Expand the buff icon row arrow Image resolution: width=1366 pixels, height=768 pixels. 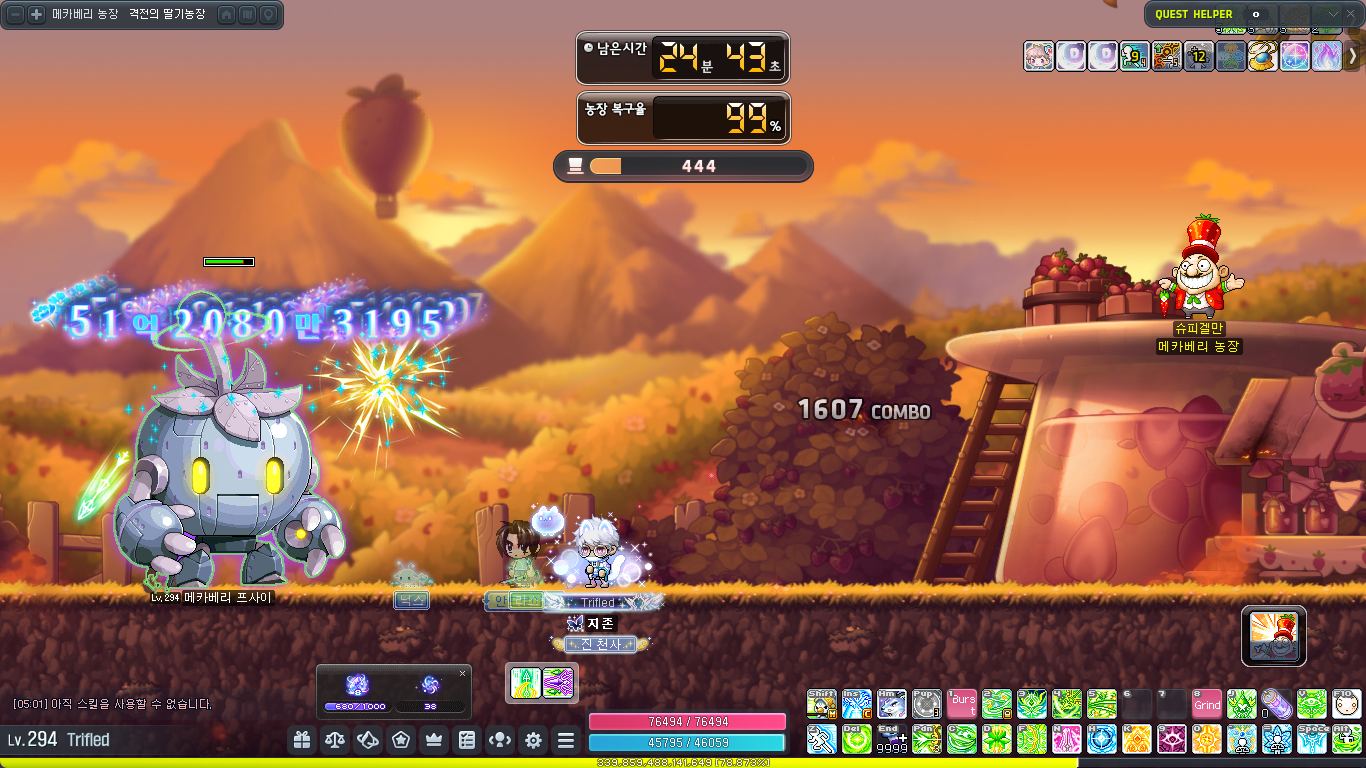tap(1353, 56)
